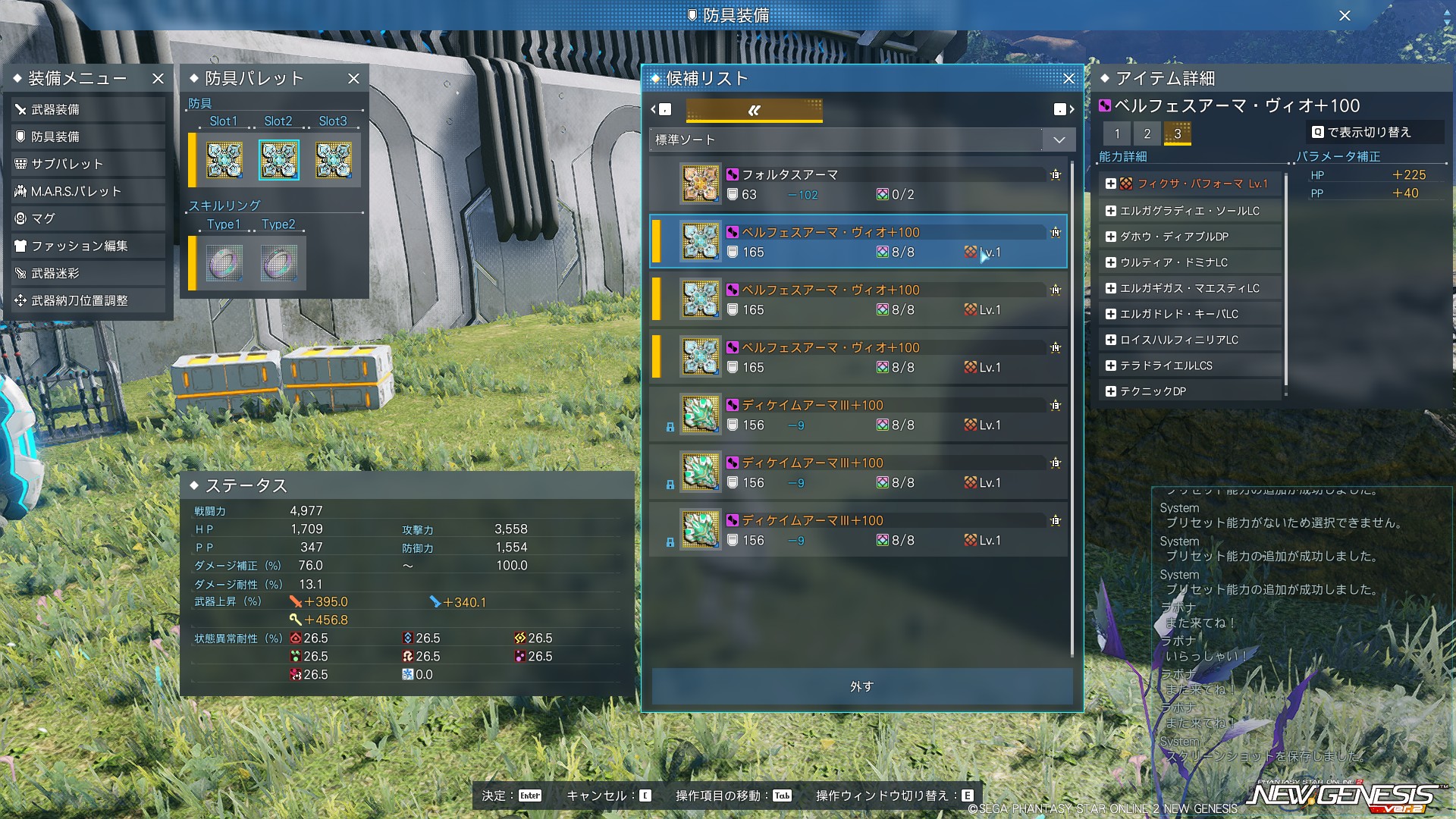1456x819 pixels.
Task: Expand the テクニックDP ability entry
Action: coord(1111,391)
